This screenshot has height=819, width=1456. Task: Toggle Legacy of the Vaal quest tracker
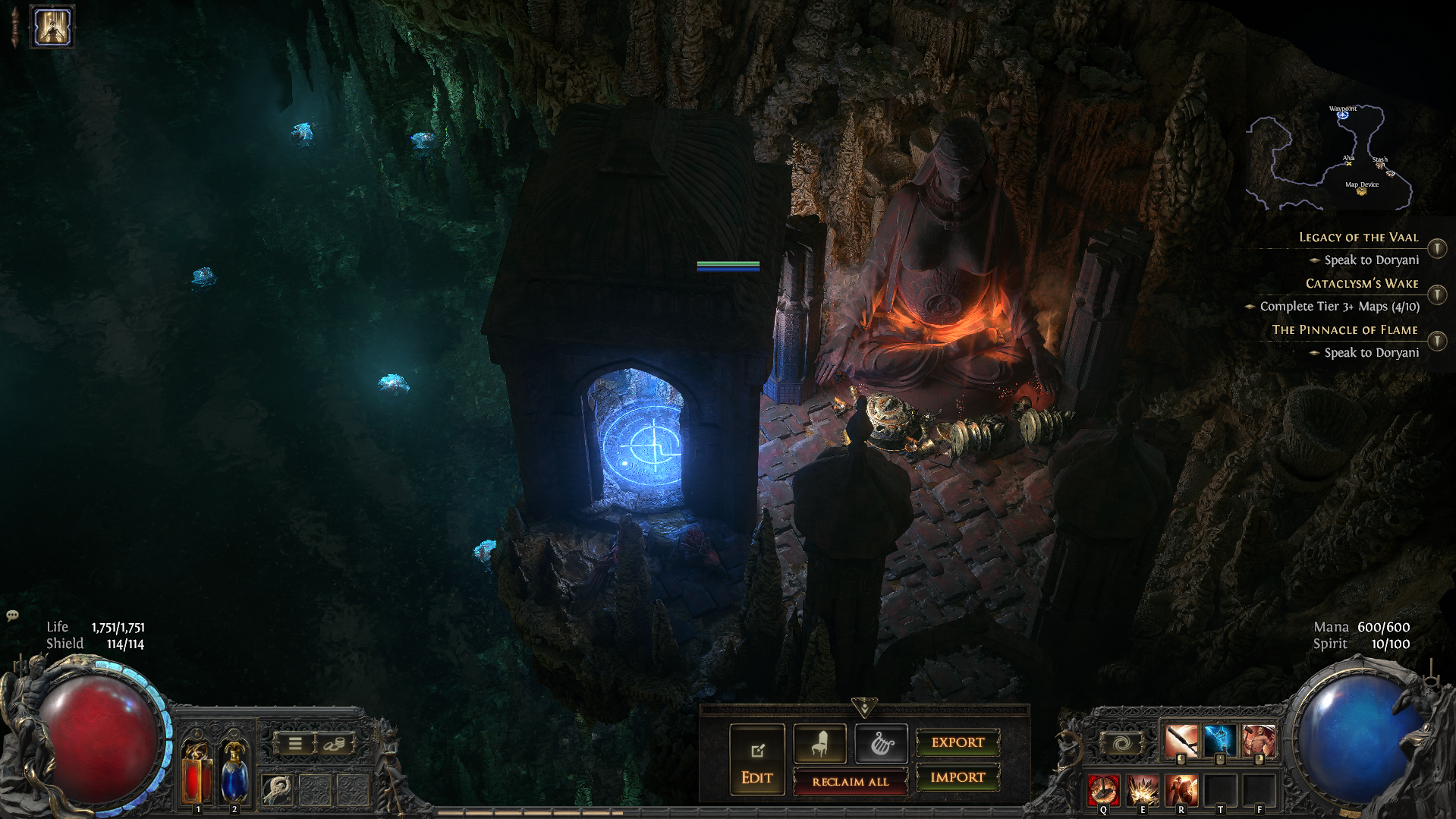1437,248
